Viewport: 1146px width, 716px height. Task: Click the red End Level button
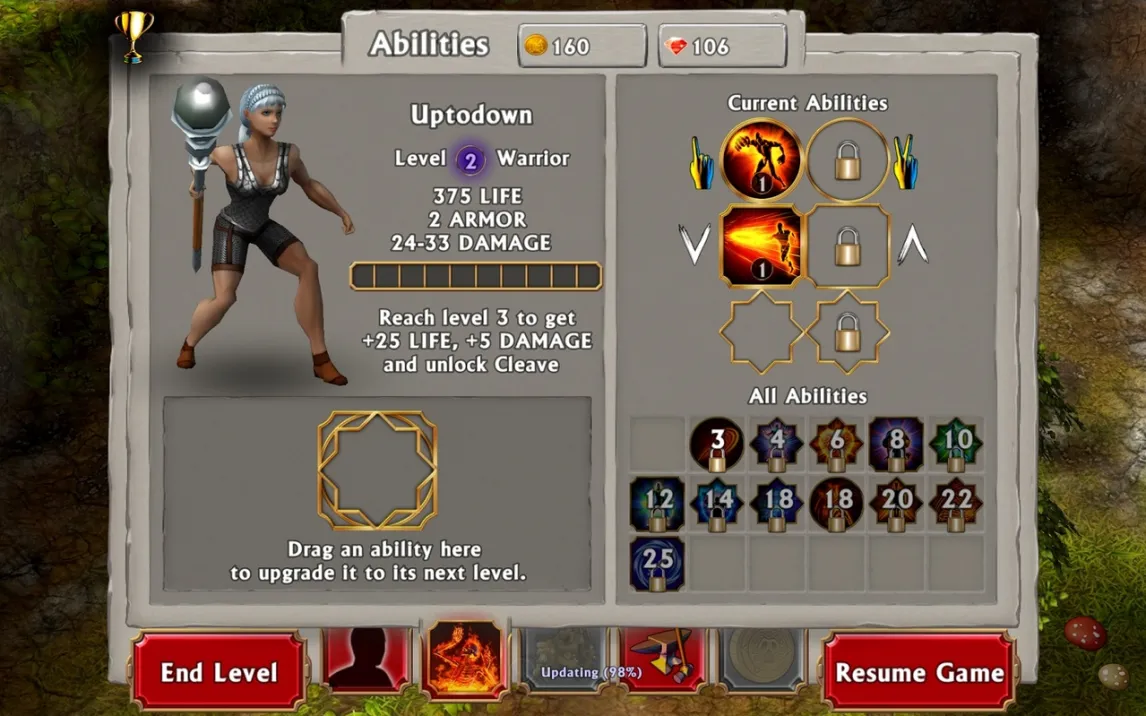point(218,672)
